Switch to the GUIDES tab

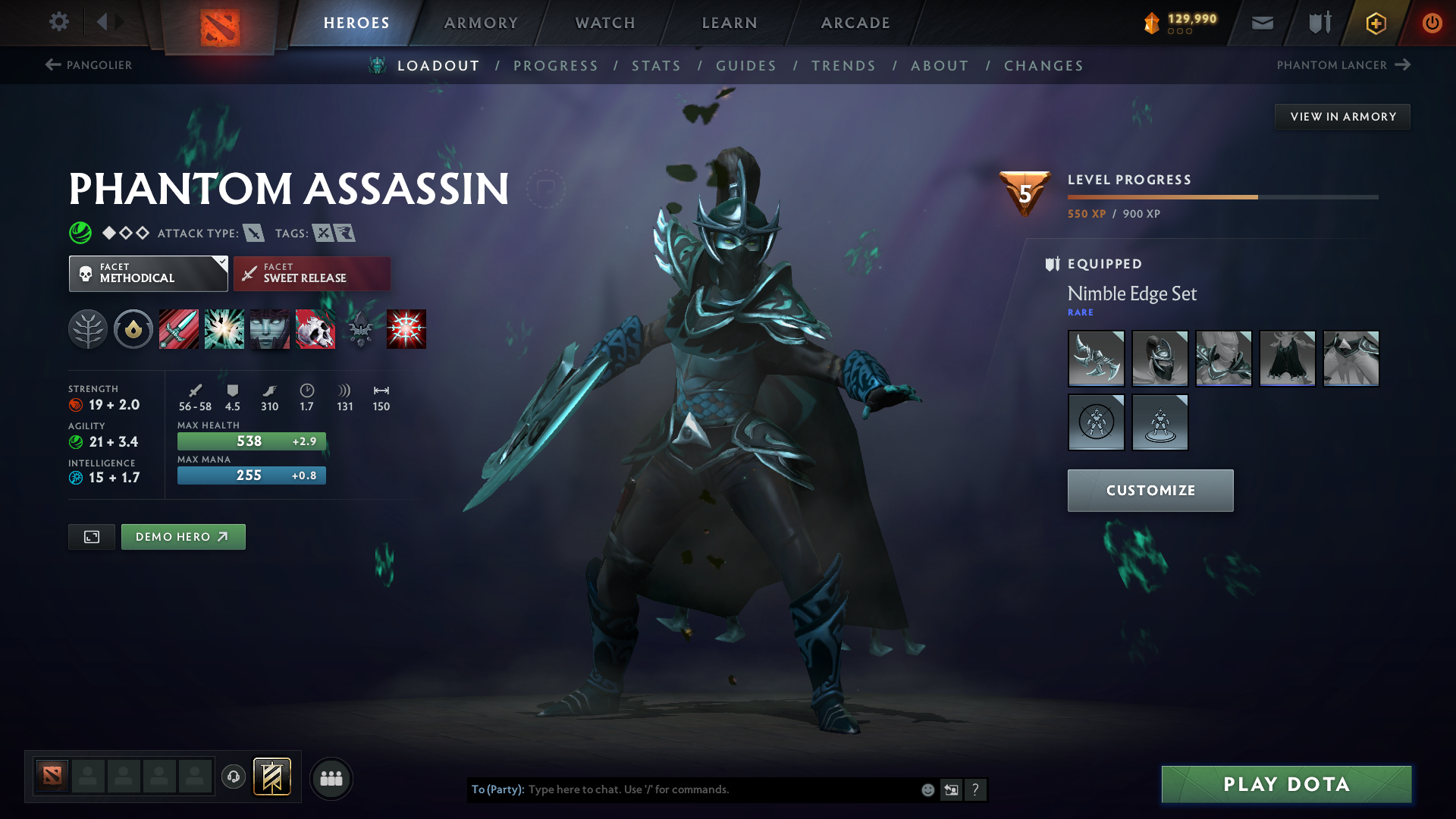[x=746, y=66]
